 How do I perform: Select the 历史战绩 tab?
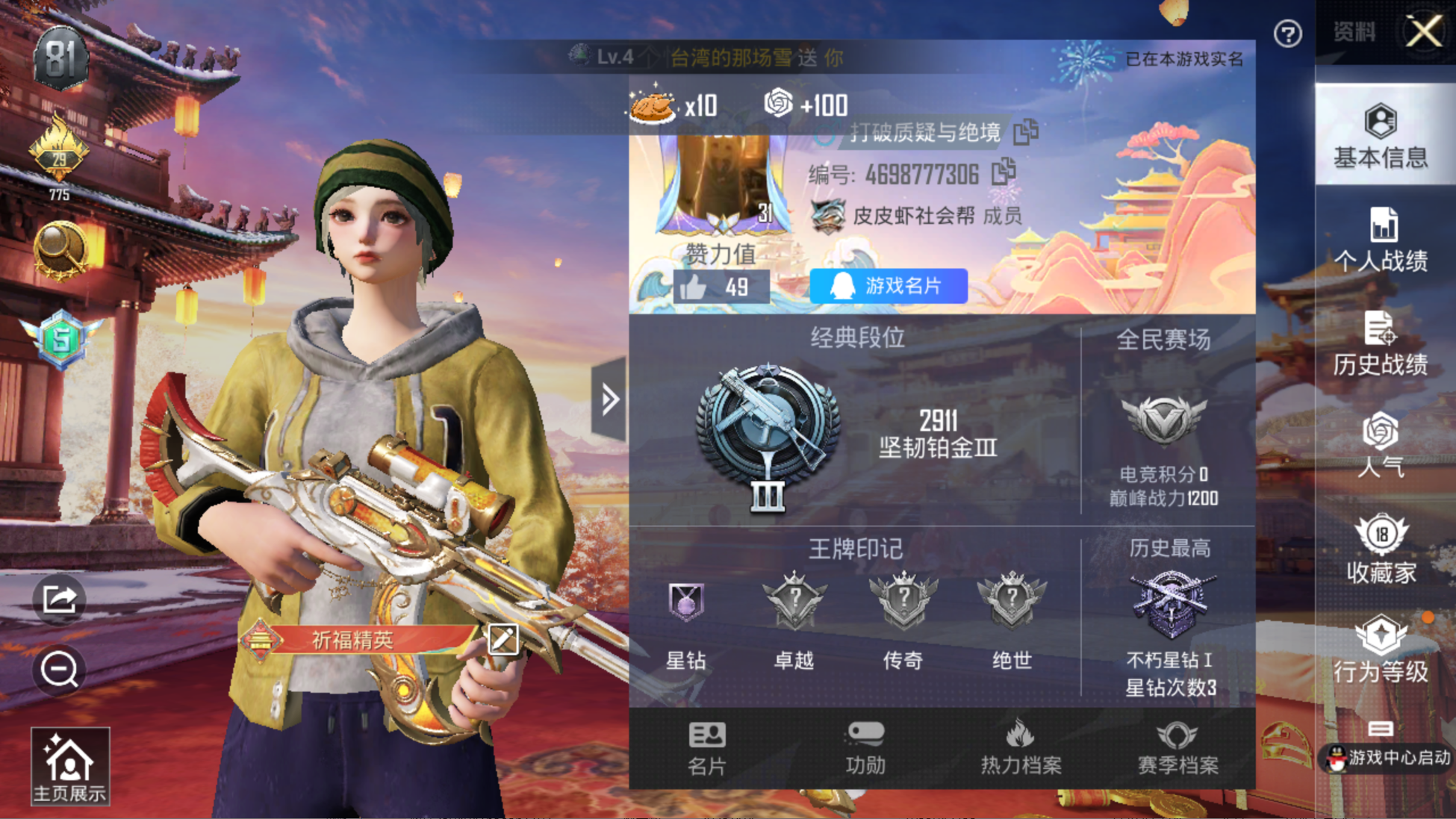[1381, 344]
